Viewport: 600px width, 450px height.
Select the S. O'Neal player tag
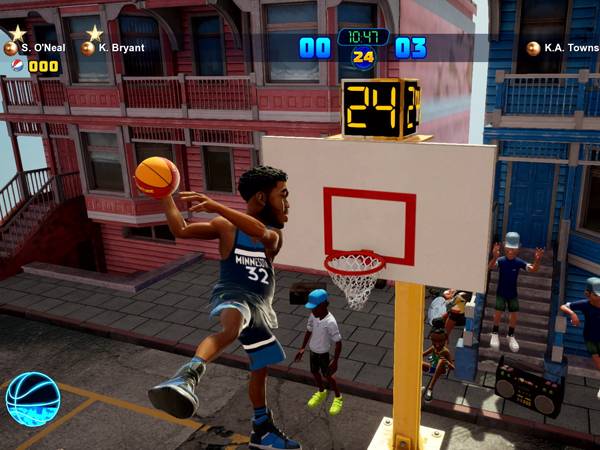click(x=35, y=48)
